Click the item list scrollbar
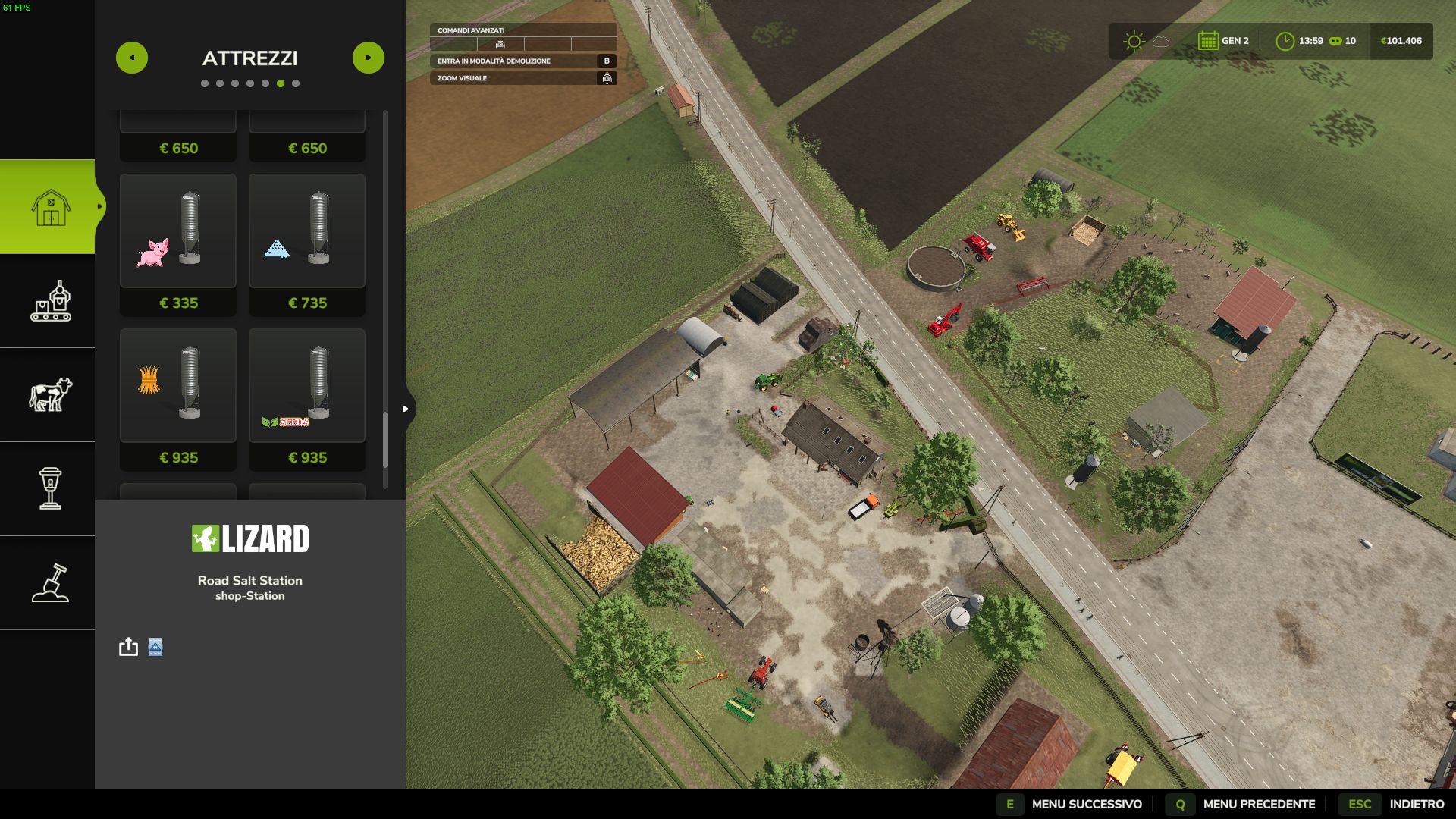1456x819 pixels. pos(385,440)
